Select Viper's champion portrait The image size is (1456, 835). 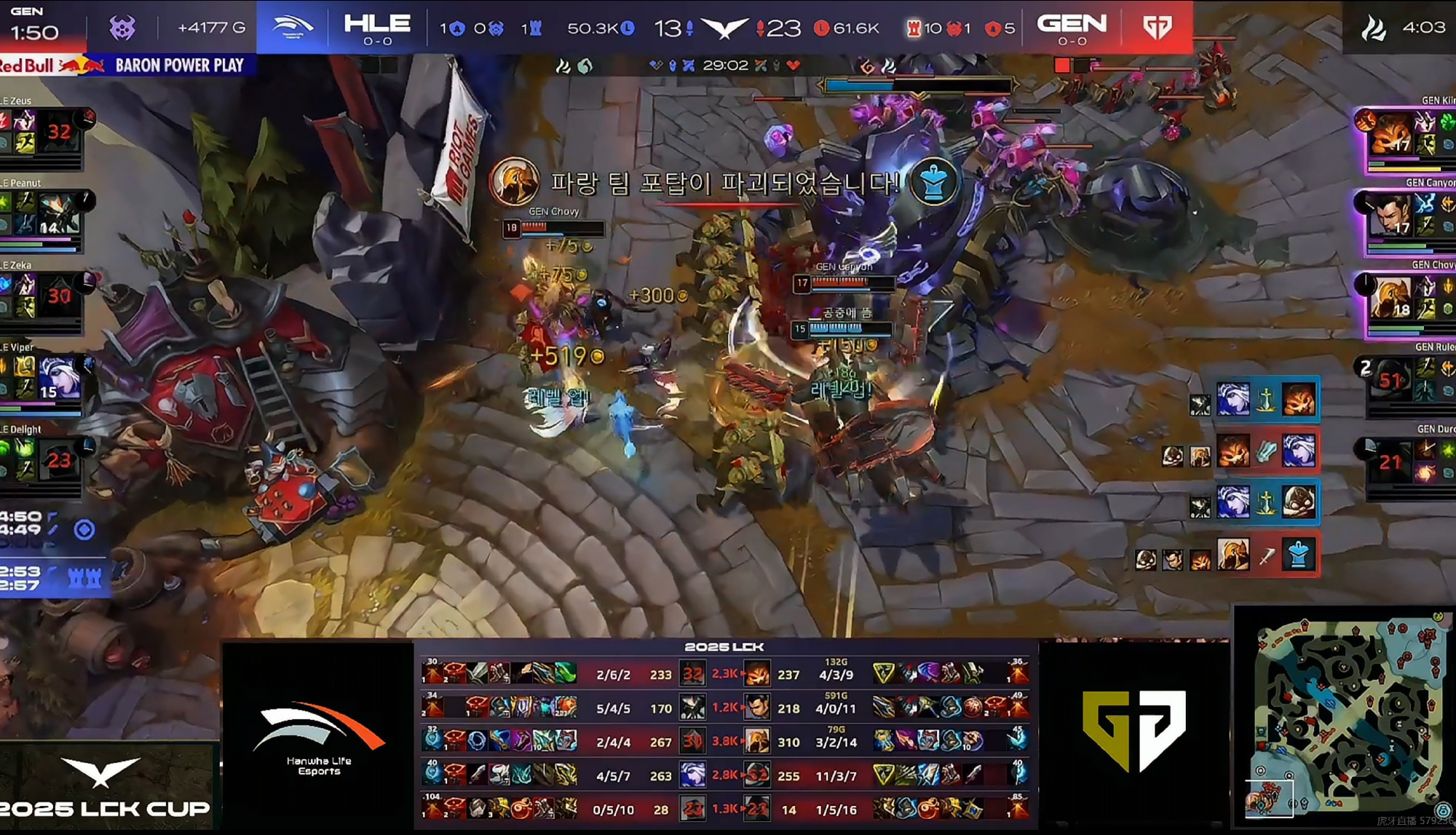click(x=58, y=378)
